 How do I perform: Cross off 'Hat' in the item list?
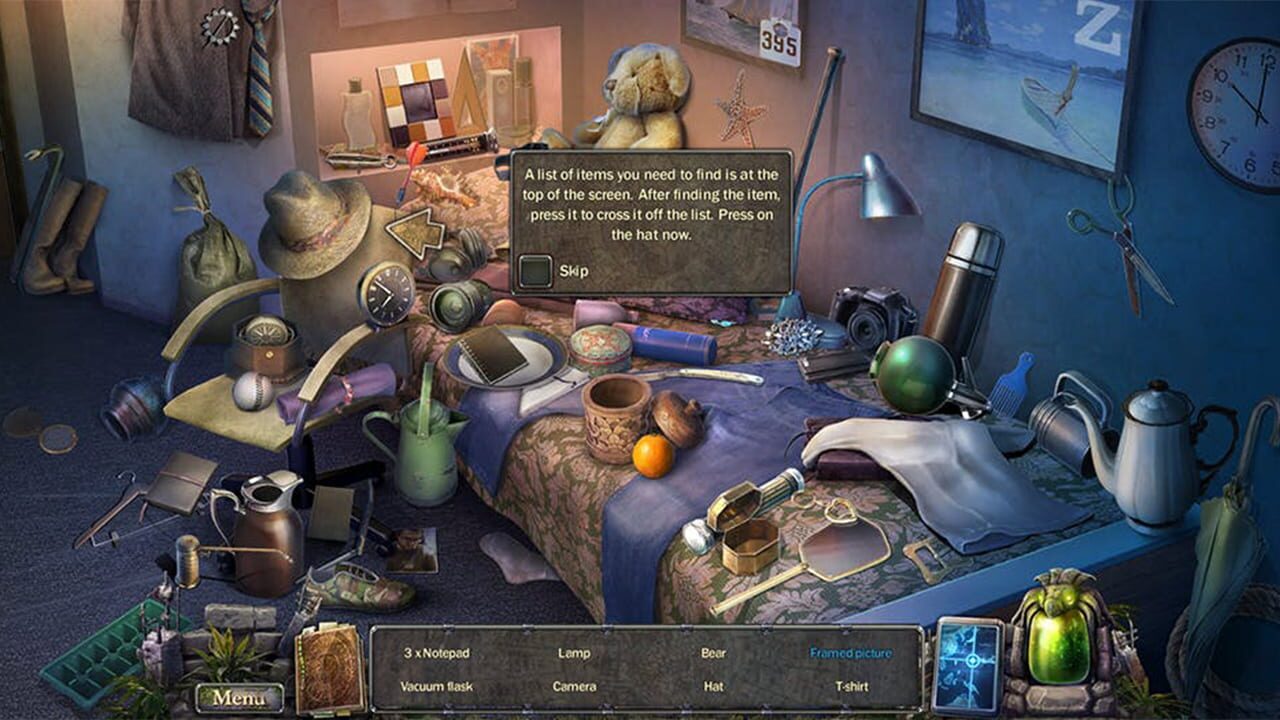pos(714,688)
